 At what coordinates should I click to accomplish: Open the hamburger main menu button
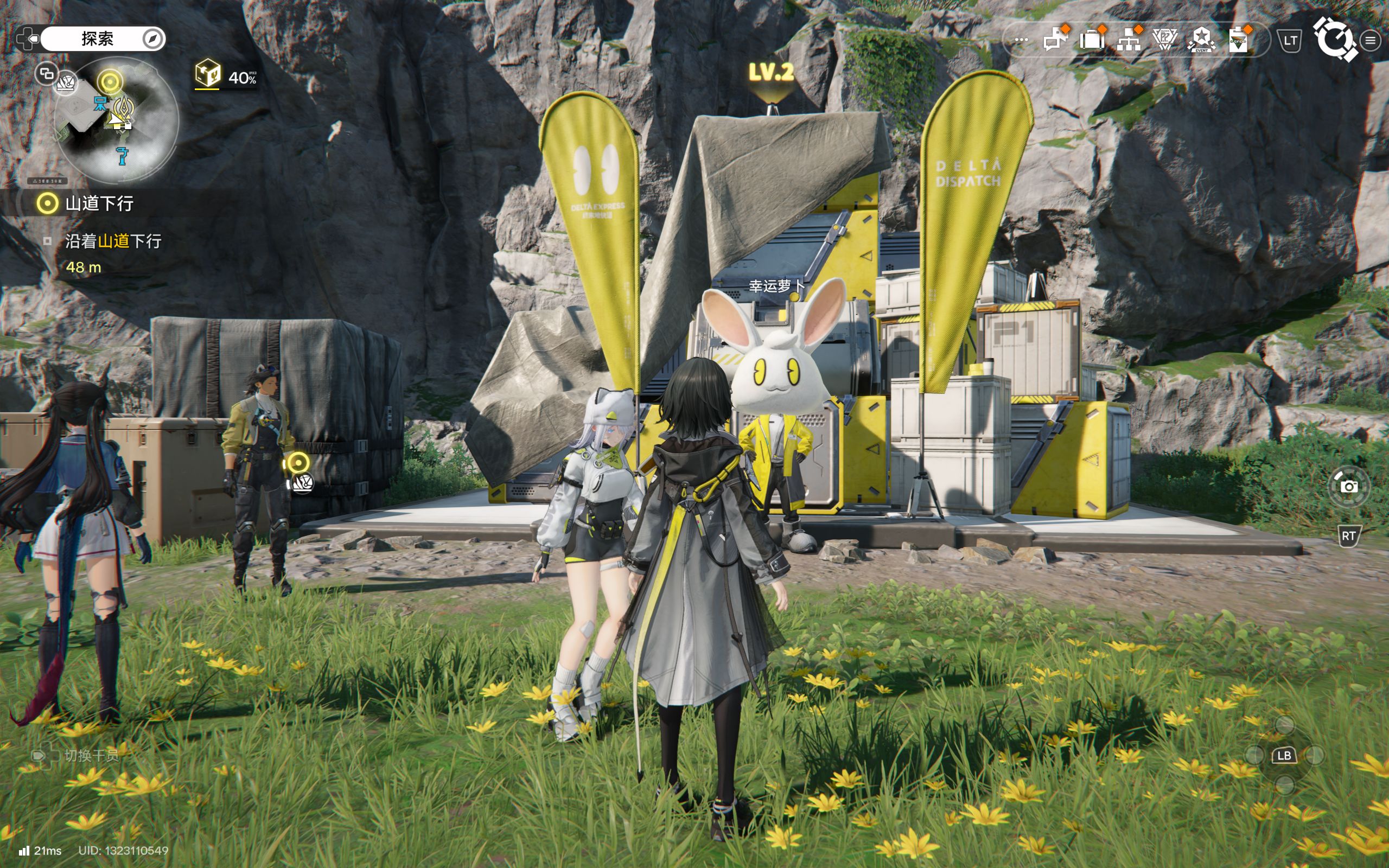(1371, 41)
